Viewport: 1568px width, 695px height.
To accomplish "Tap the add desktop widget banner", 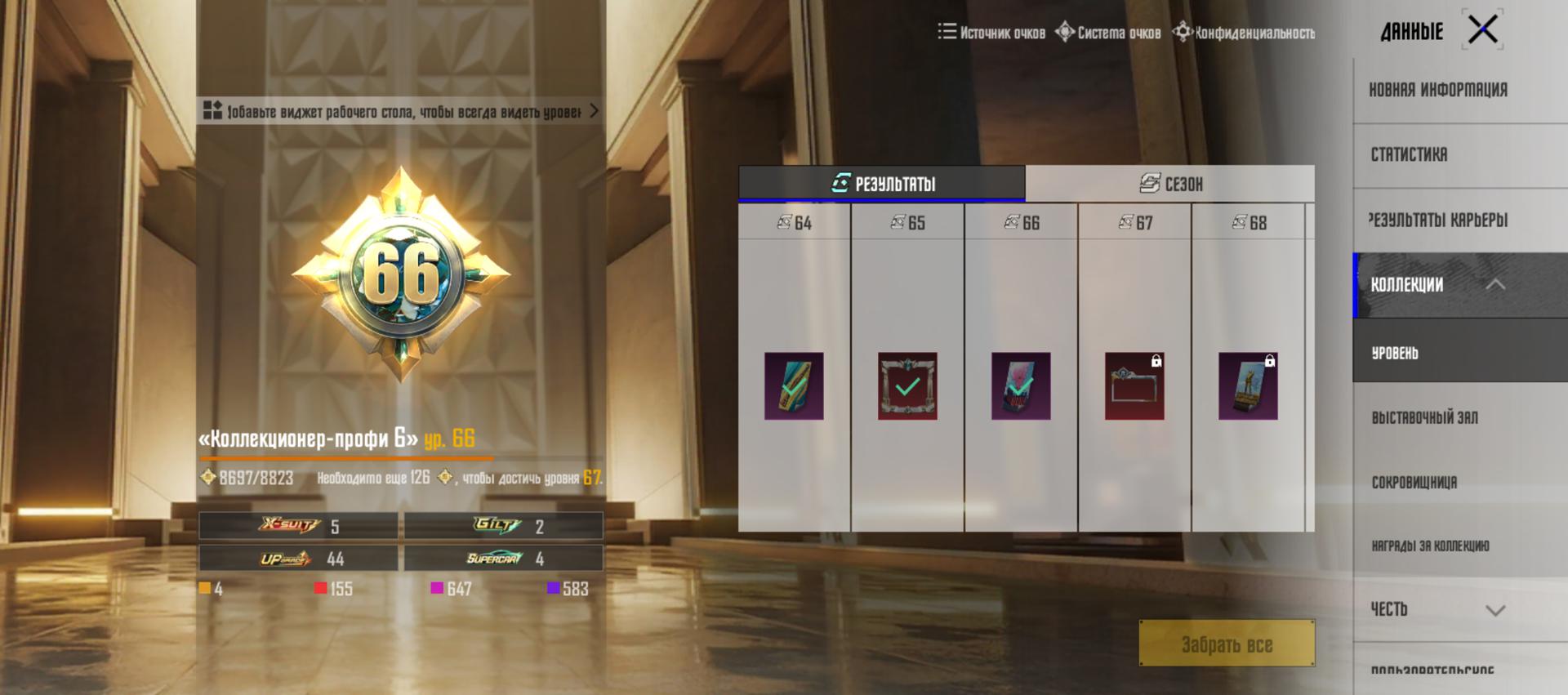I will pyautogui.click(x=400, y=111).
